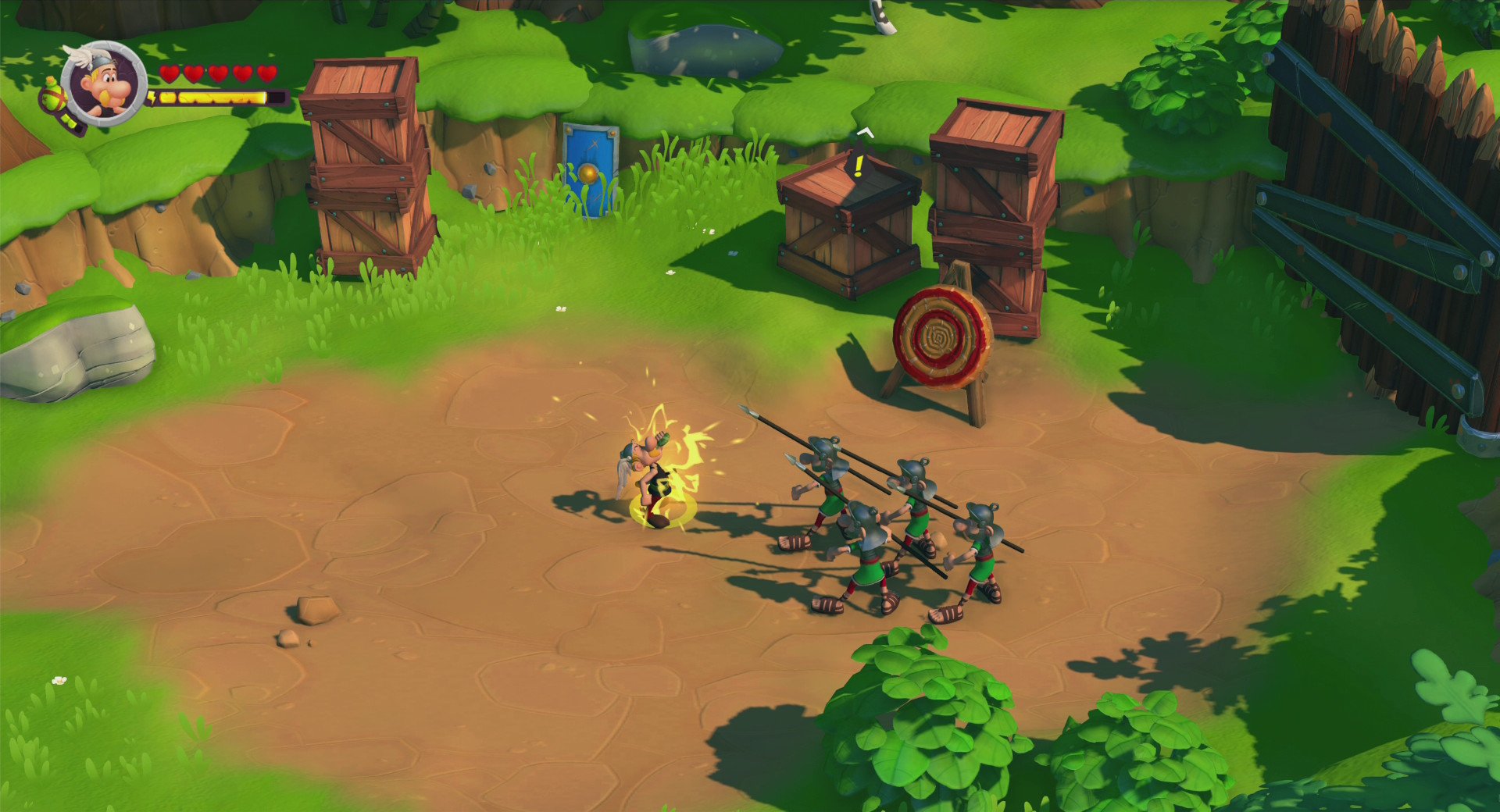The height and width of the screenshot is (812, 1500).
Task: Click the yellow potion energy bar
Action: coord(211,98)
